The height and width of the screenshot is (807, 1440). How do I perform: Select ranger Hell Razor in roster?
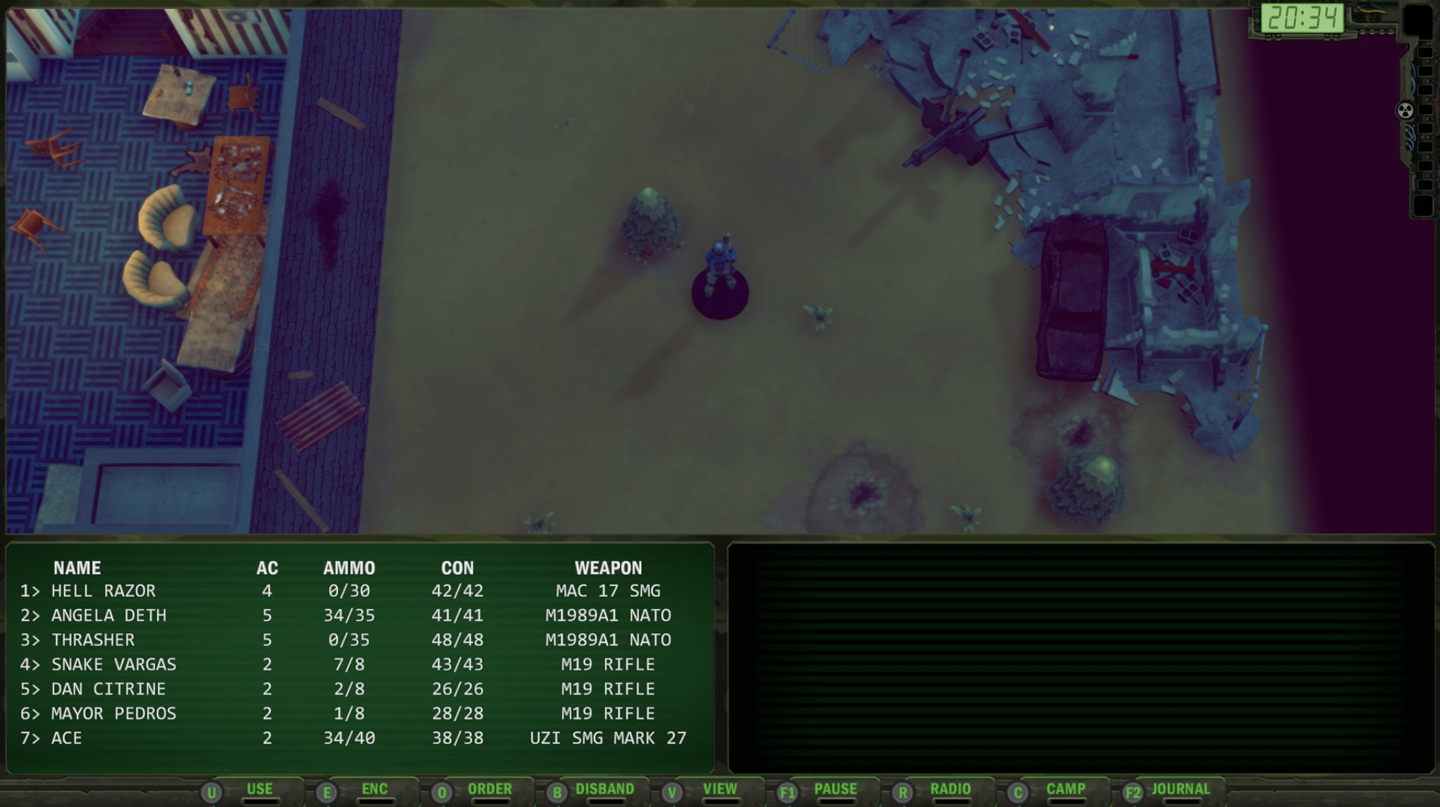(104, 591)
